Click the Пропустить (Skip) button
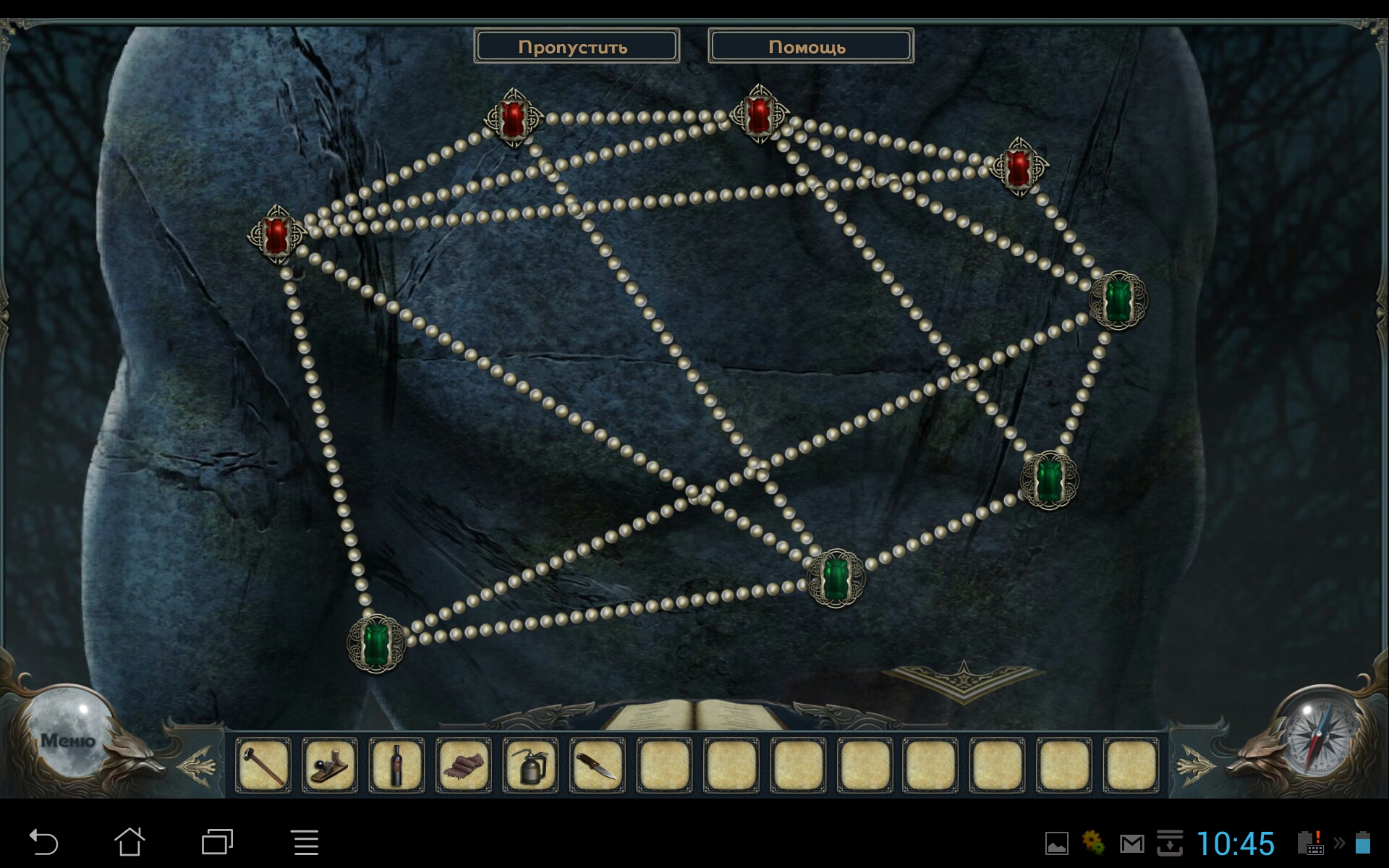 [576, 46]
